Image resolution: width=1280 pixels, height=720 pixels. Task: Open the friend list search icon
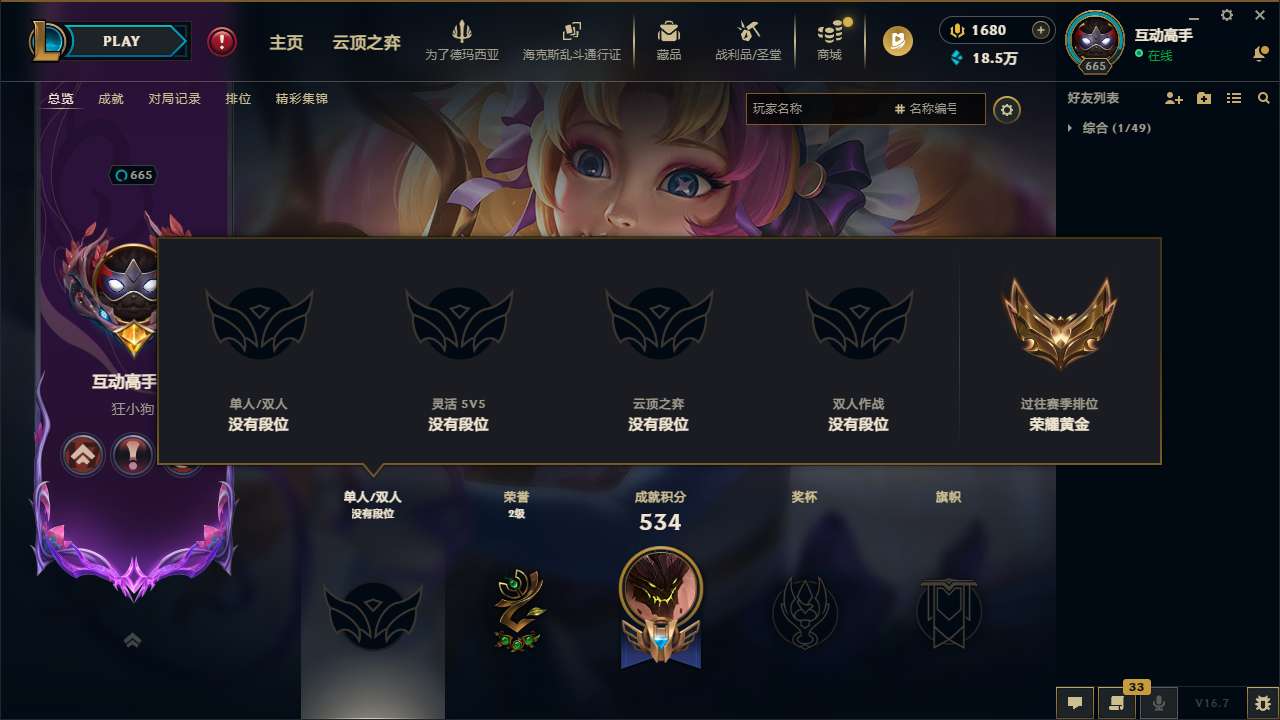click(1264, 98)
